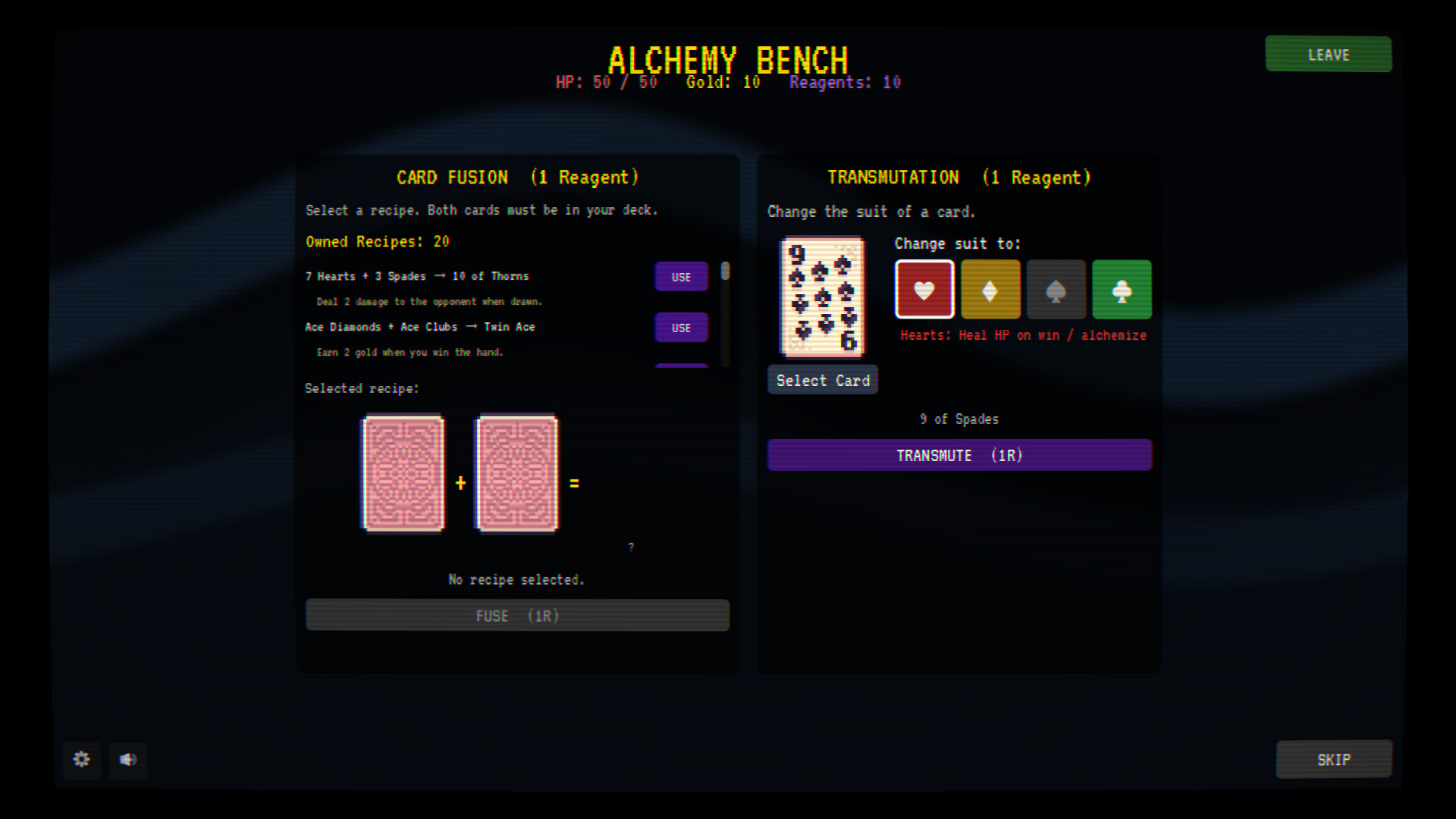Click the question mark result slot
Image resolution: width=1456 pixels, height=819 pixels.
[631, 546]
